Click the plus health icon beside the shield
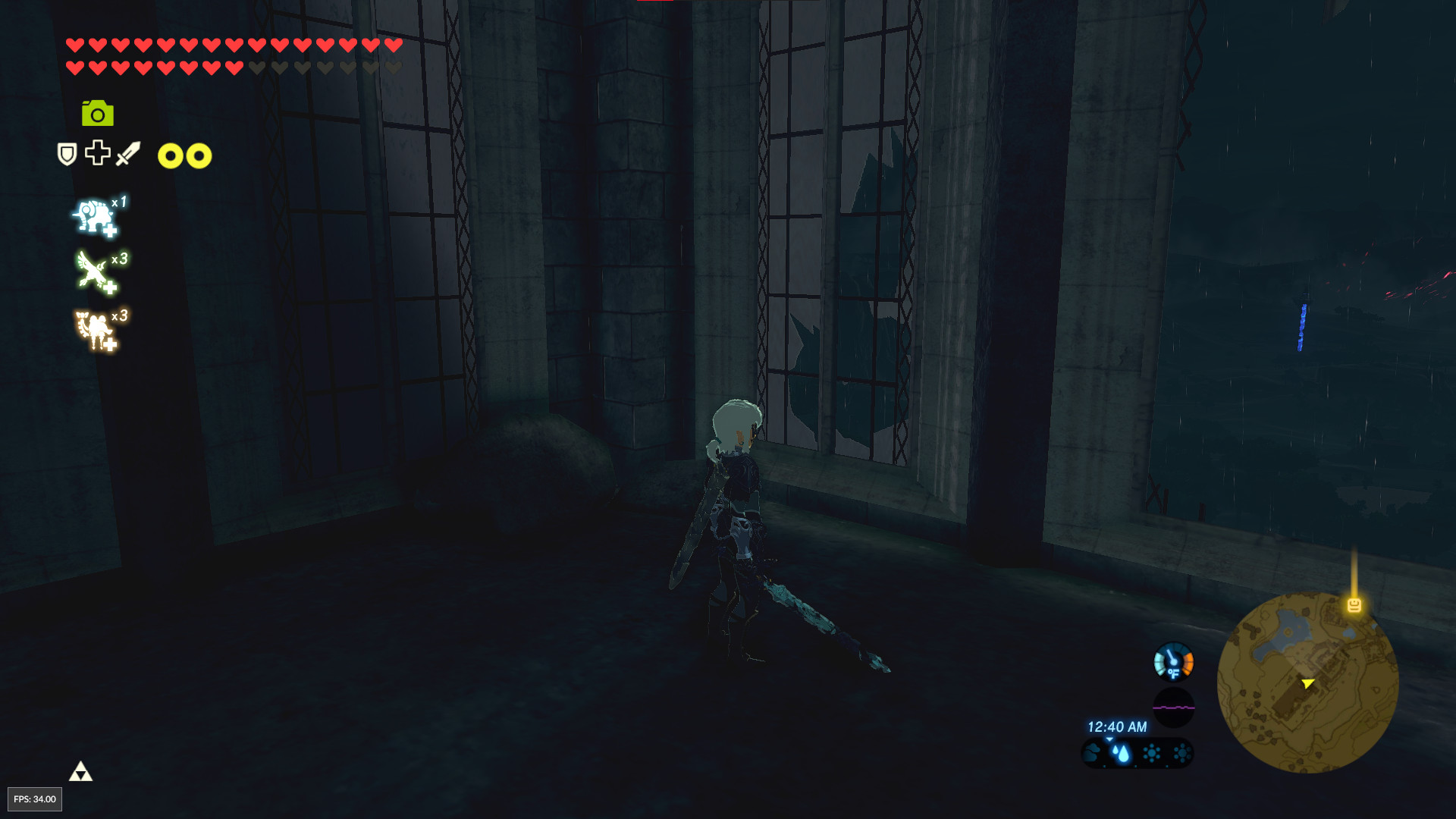The height and width of the screenshot is (819, 1456). [96, 154]
